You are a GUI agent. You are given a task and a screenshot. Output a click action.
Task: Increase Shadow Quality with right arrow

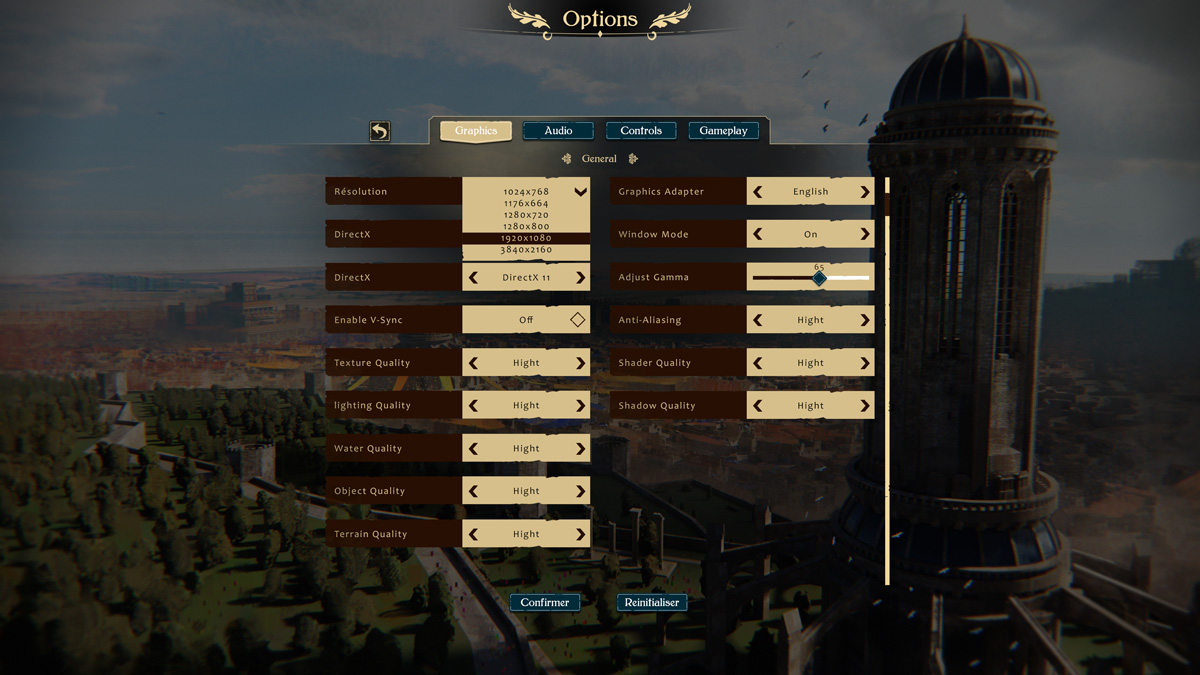pyautogui.click(x=865, y=406)
